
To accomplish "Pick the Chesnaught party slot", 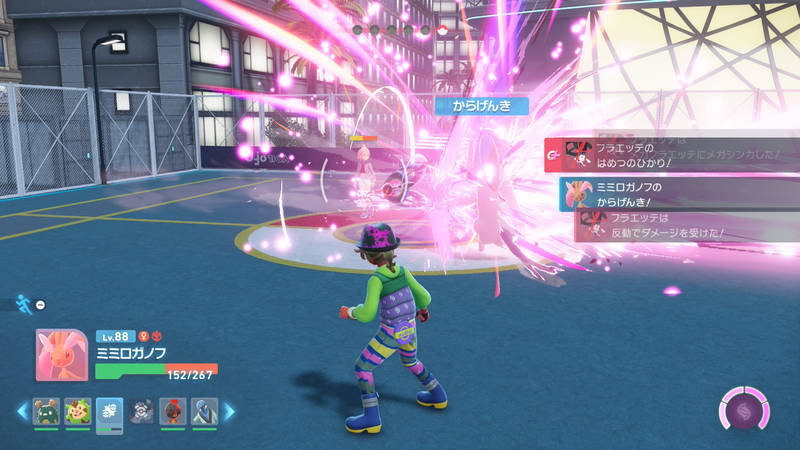I will 78,411.
